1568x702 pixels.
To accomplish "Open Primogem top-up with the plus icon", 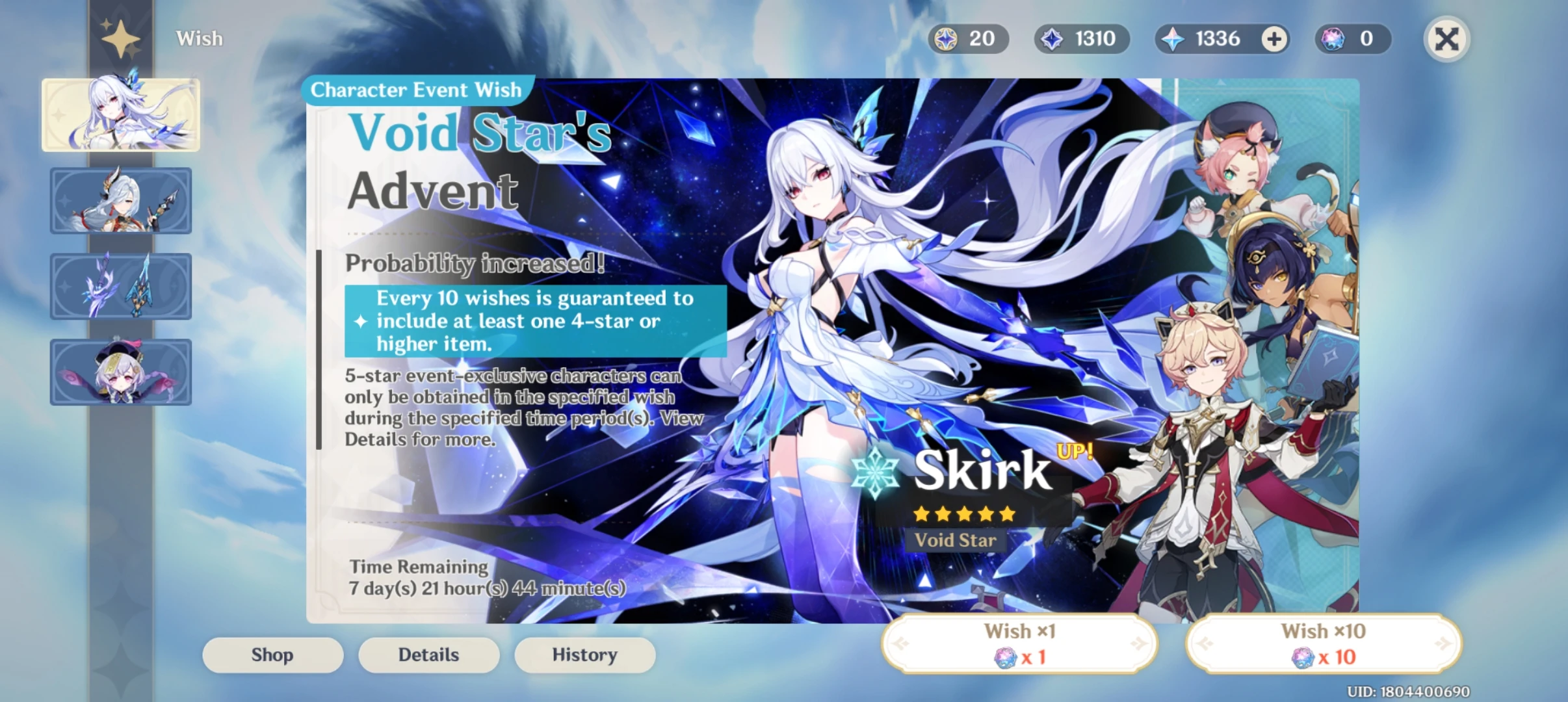I will [1274, 39].
